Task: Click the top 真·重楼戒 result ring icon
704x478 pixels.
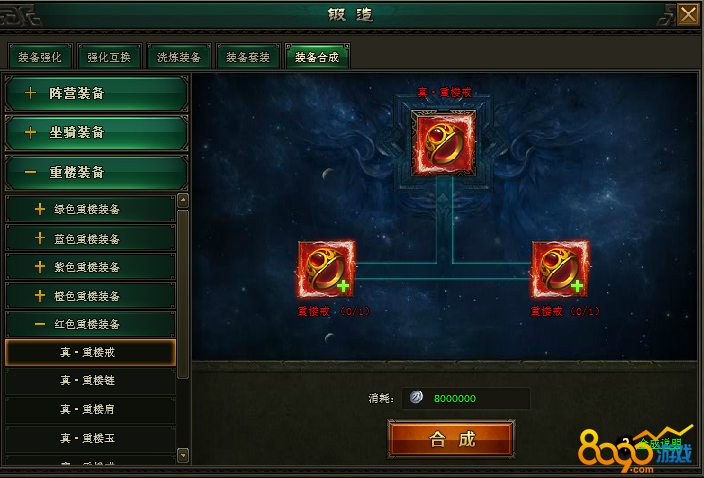Action: click(x=443, y=145)
